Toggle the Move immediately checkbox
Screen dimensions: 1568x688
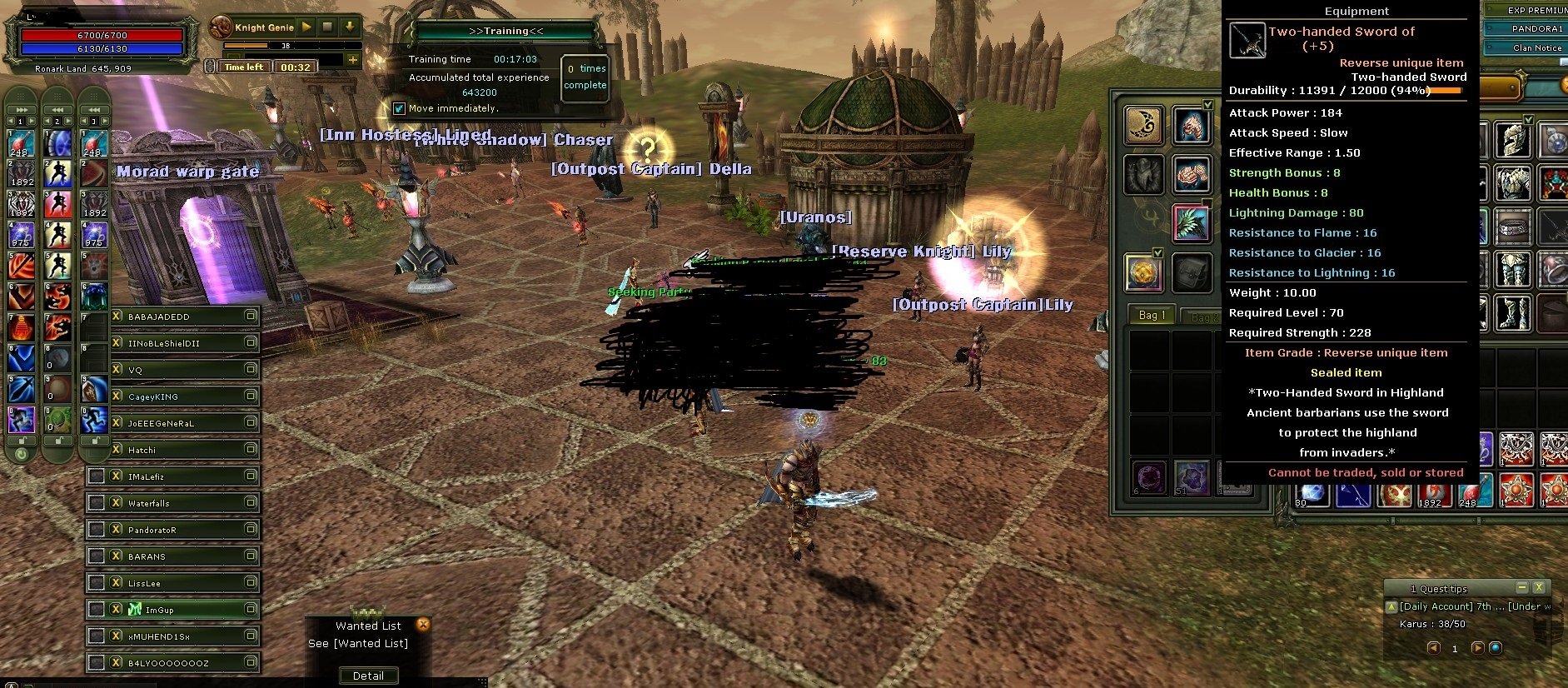click(x=400, y=108)
